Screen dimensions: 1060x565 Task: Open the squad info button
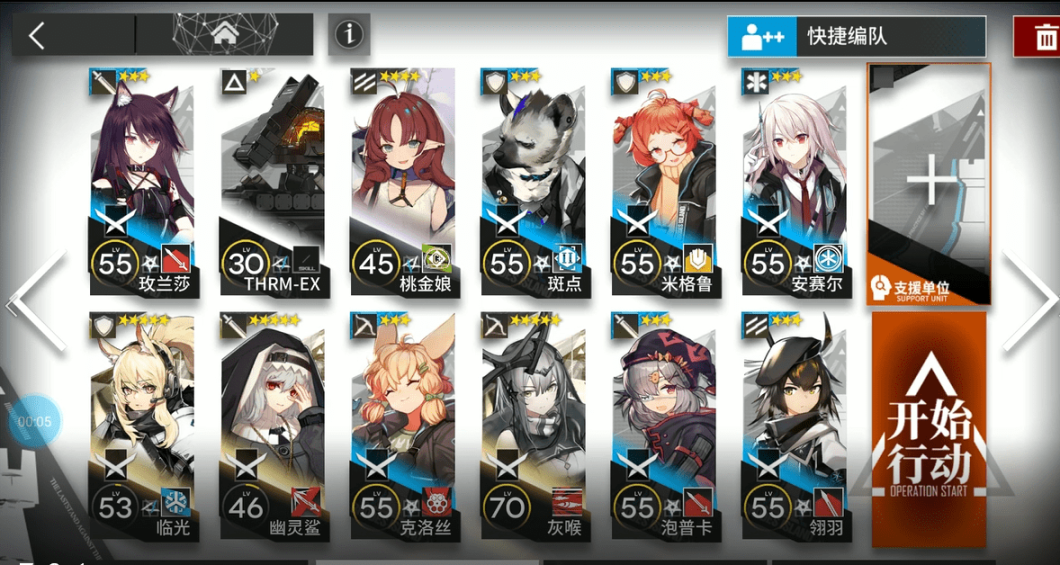[x=348, y=35]
